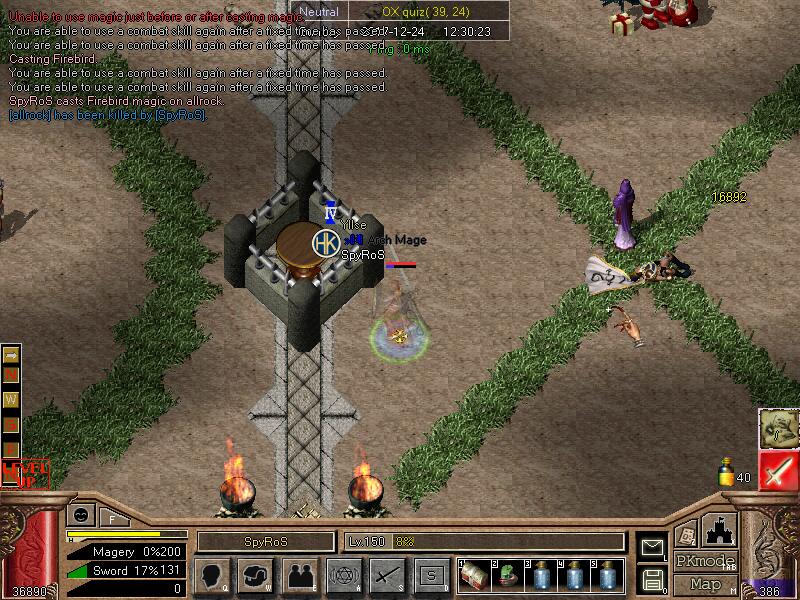Screen dimensions: 800x600
Task: Open the castle silhouette icon
Action: pyautogui.click(x=721, y=528)
